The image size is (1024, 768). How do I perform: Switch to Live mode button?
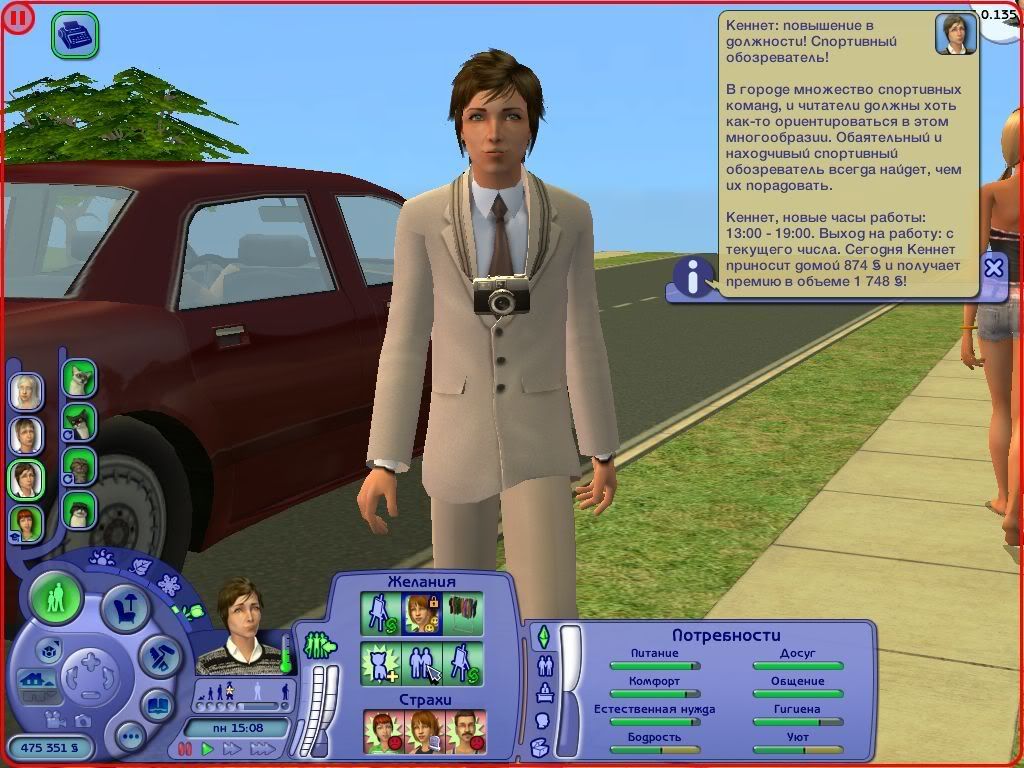(56, 598)
